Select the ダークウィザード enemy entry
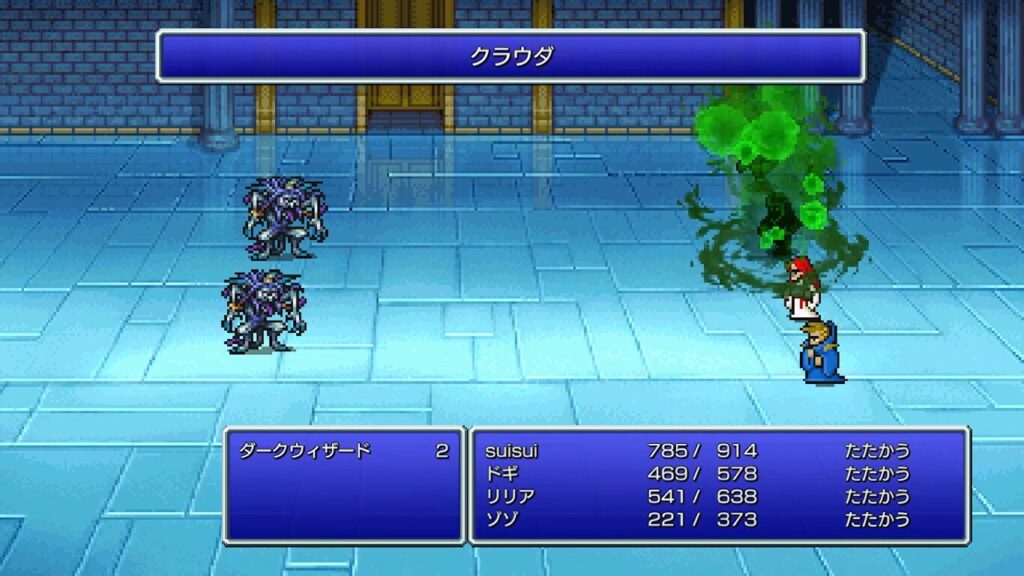 305,451
